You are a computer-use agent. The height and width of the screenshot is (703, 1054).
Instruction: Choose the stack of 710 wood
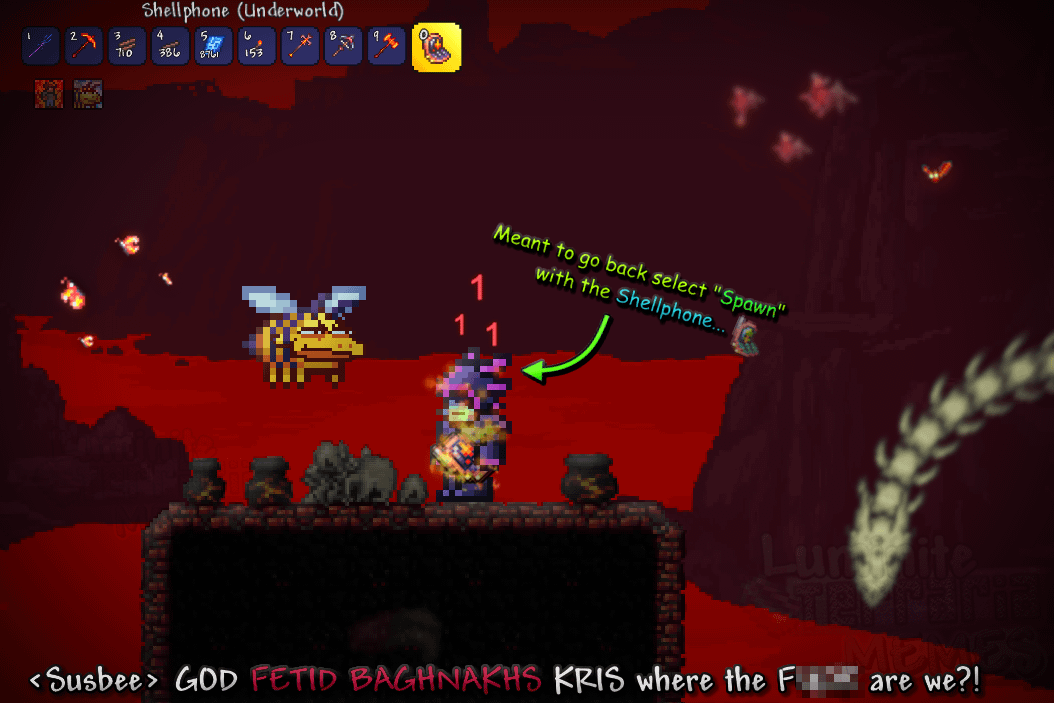(x=126, y=46)
